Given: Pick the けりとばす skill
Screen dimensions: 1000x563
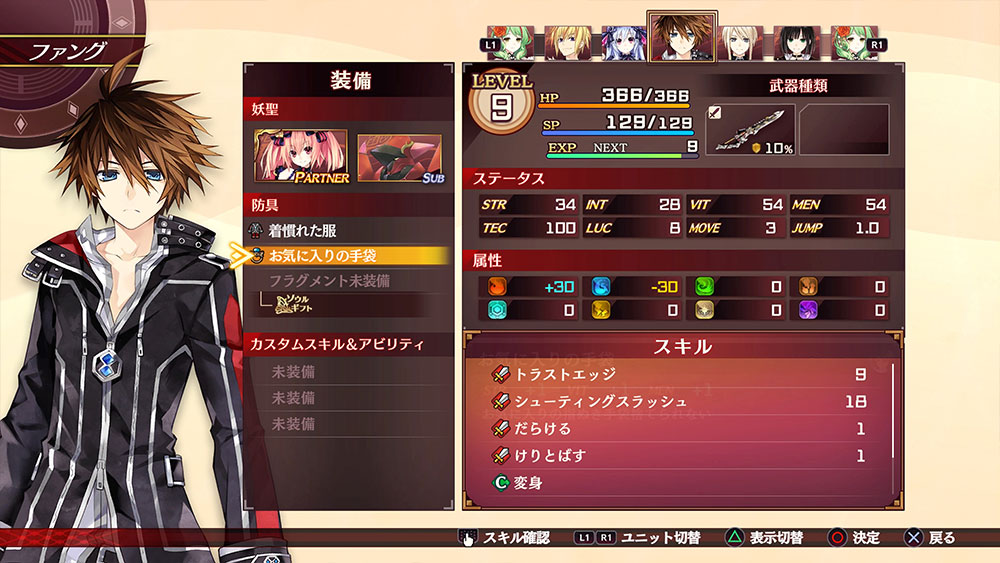Looking at the screenshot, I should pos(550,456).
